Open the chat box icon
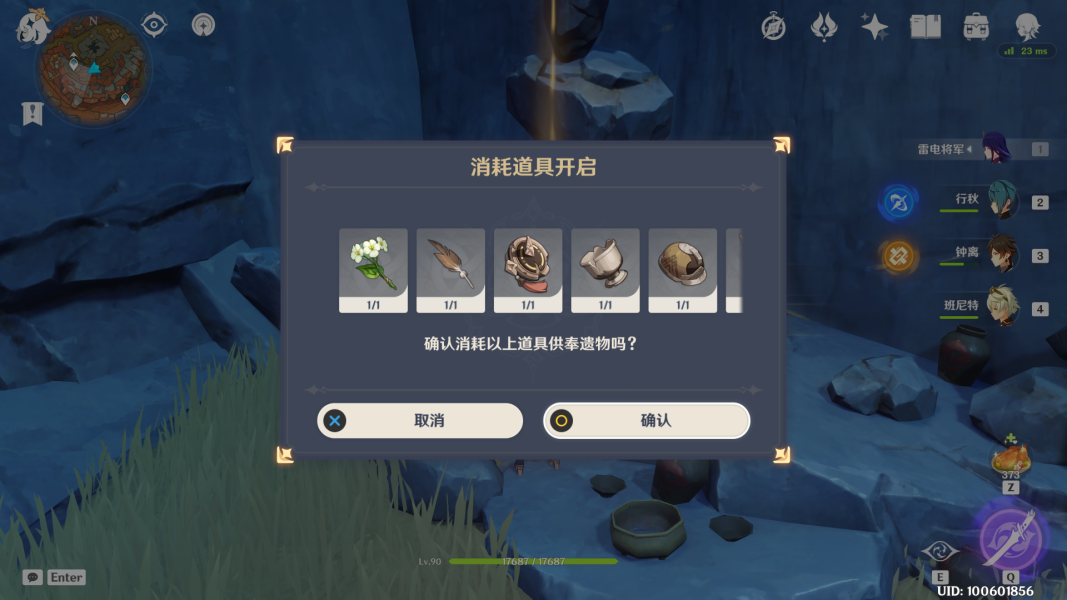 point(33,577)
